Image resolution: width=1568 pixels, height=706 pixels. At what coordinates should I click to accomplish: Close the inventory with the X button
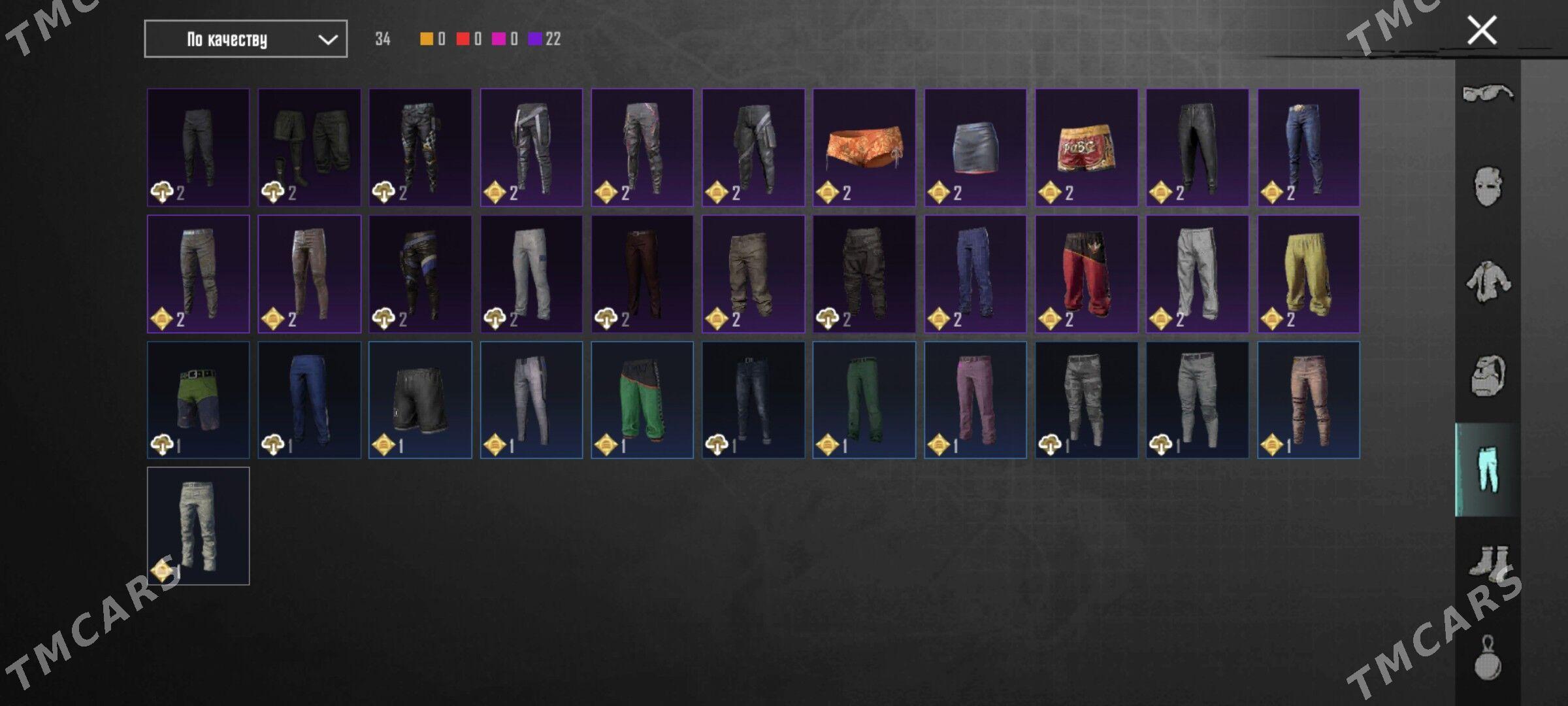click(x=1482, y=31)
